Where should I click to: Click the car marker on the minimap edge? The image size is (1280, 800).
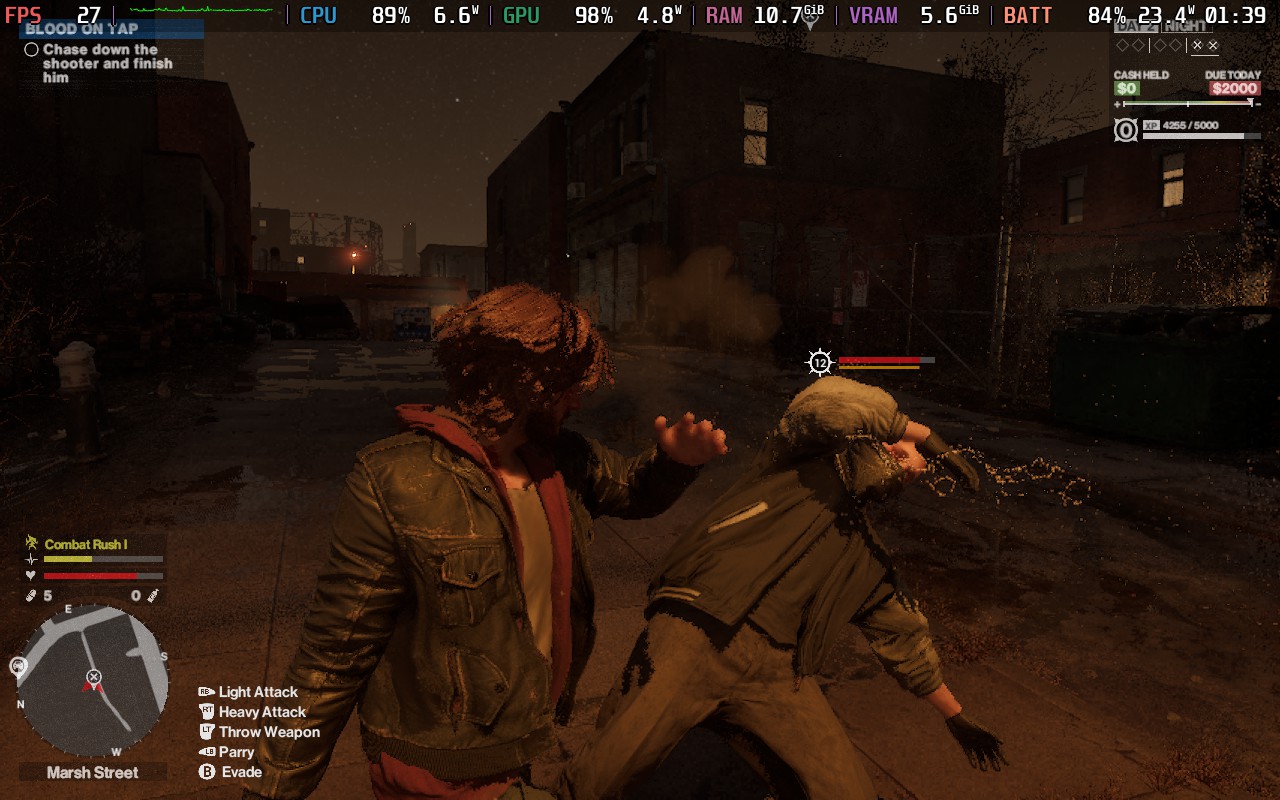[x=18, y=665]
